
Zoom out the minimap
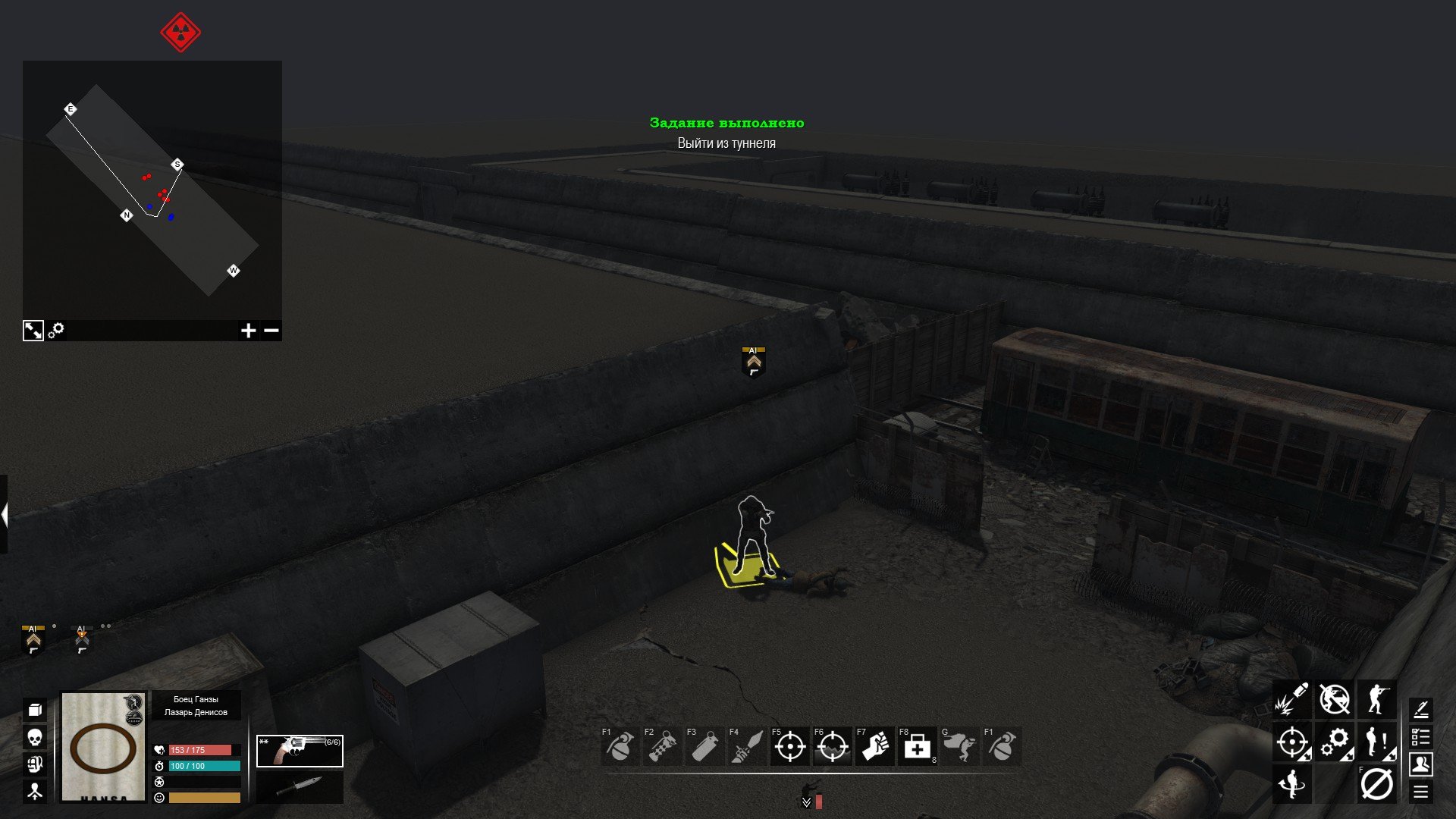271,331
